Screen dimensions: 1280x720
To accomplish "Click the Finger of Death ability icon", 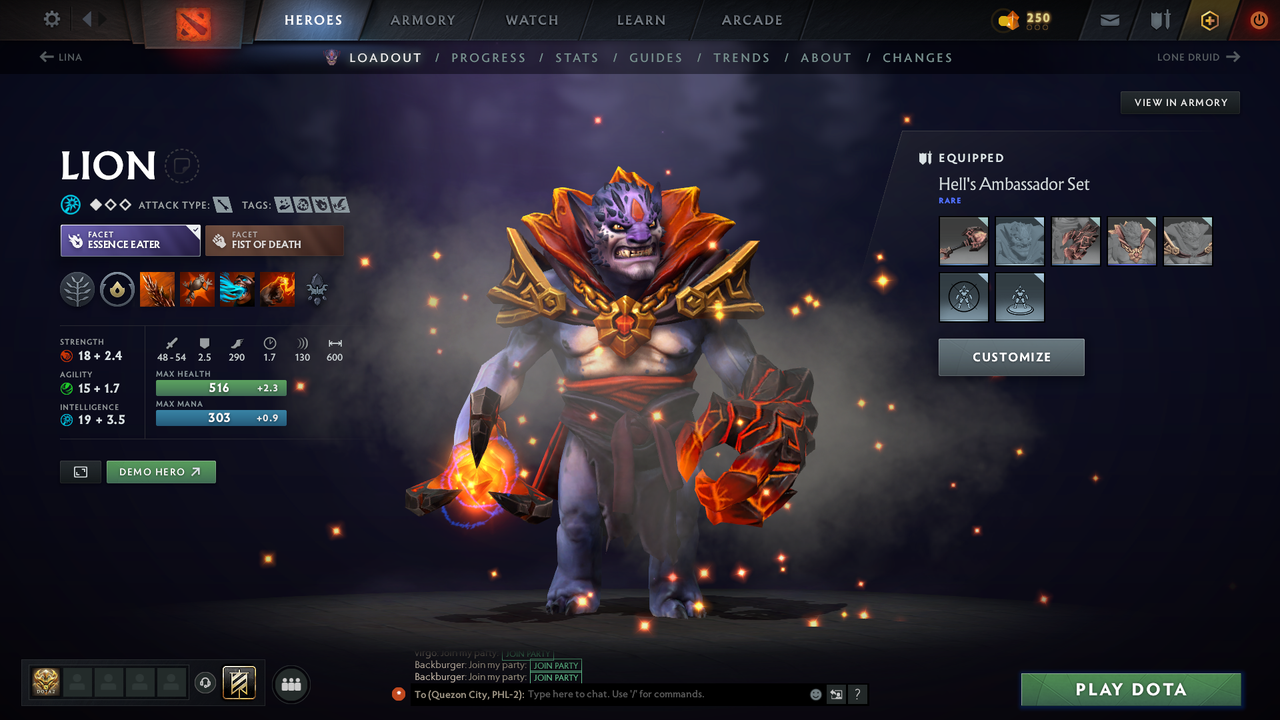I will pos(278,290).
